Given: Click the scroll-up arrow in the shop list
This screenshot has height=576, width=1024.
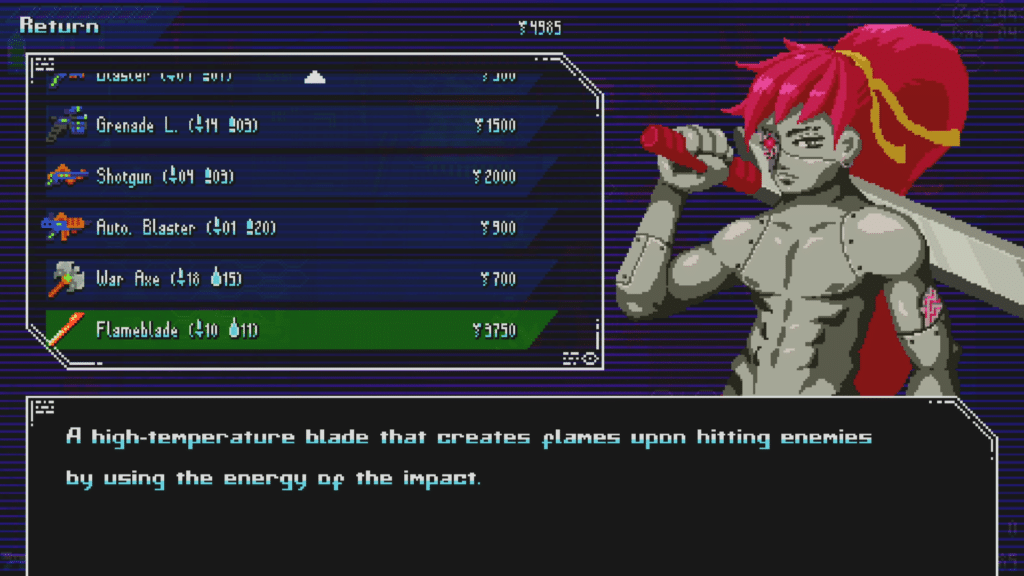Looking at the screenshot, I should (x=315, y=77).
